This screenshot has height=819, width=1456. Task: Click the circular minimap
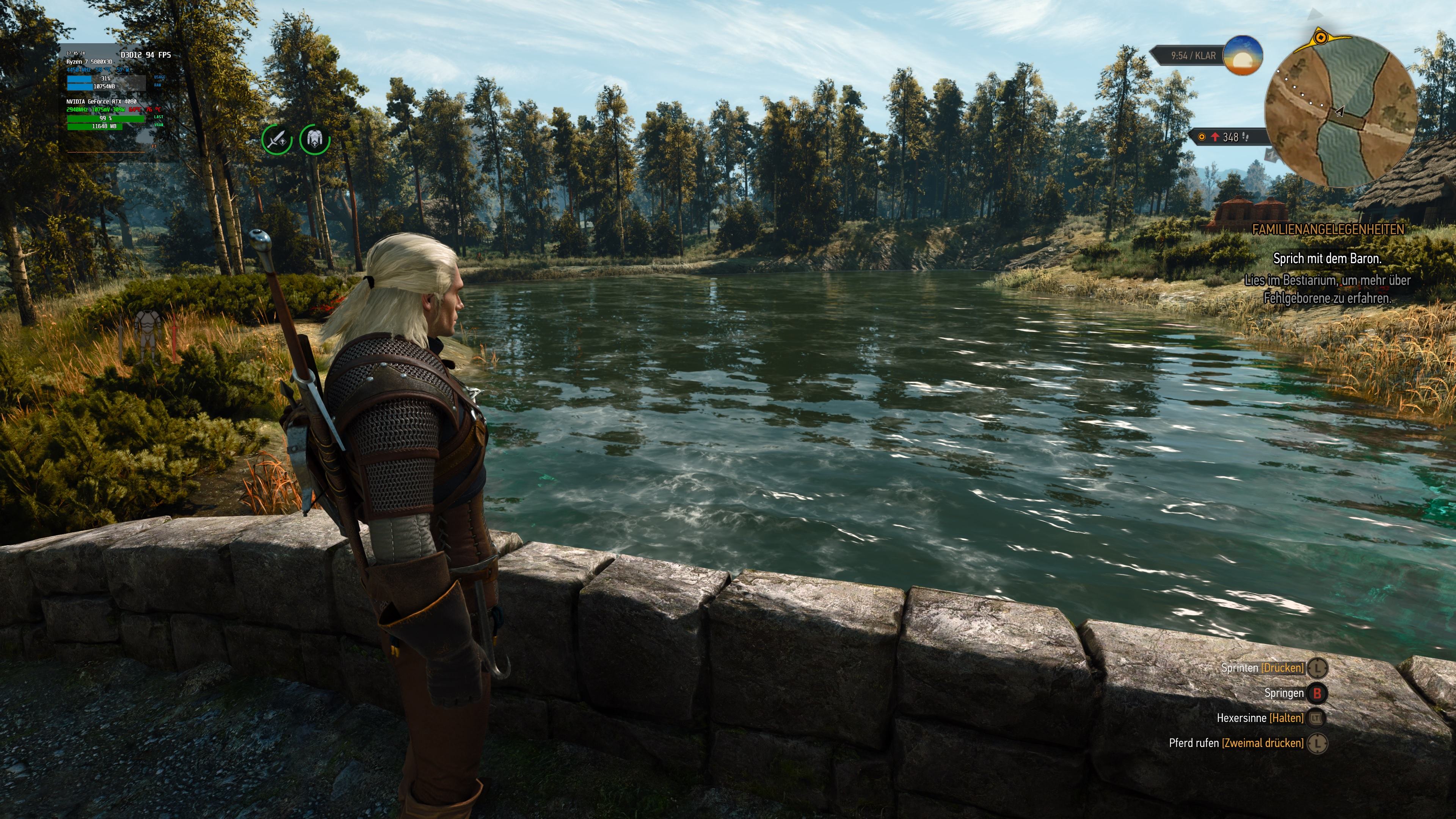[x=1340, y=111]
